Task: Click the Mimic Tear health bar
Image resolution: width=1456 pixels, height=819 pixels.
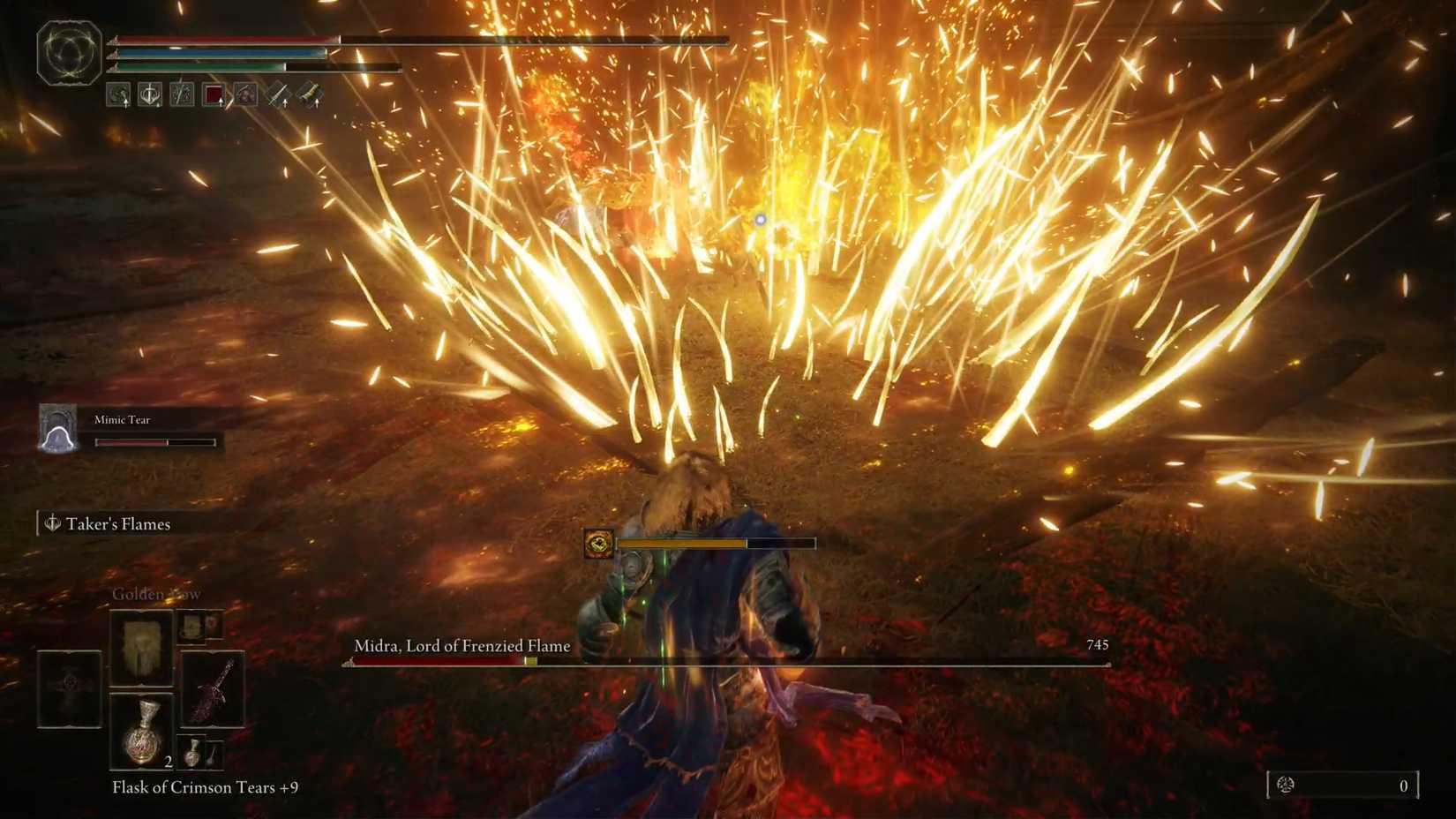Action: 154,441
